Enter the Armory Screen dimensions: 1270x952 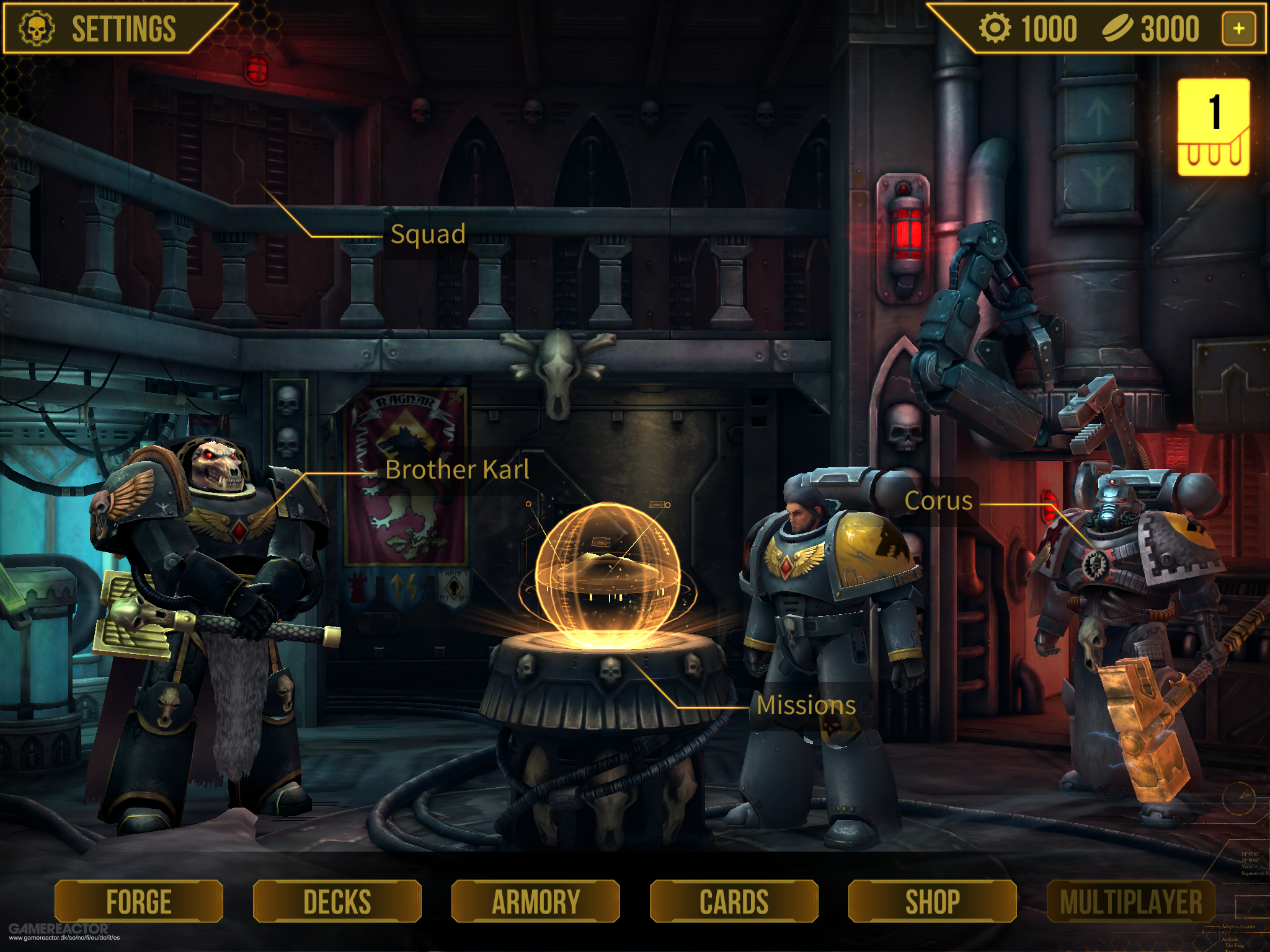[535, 901]
